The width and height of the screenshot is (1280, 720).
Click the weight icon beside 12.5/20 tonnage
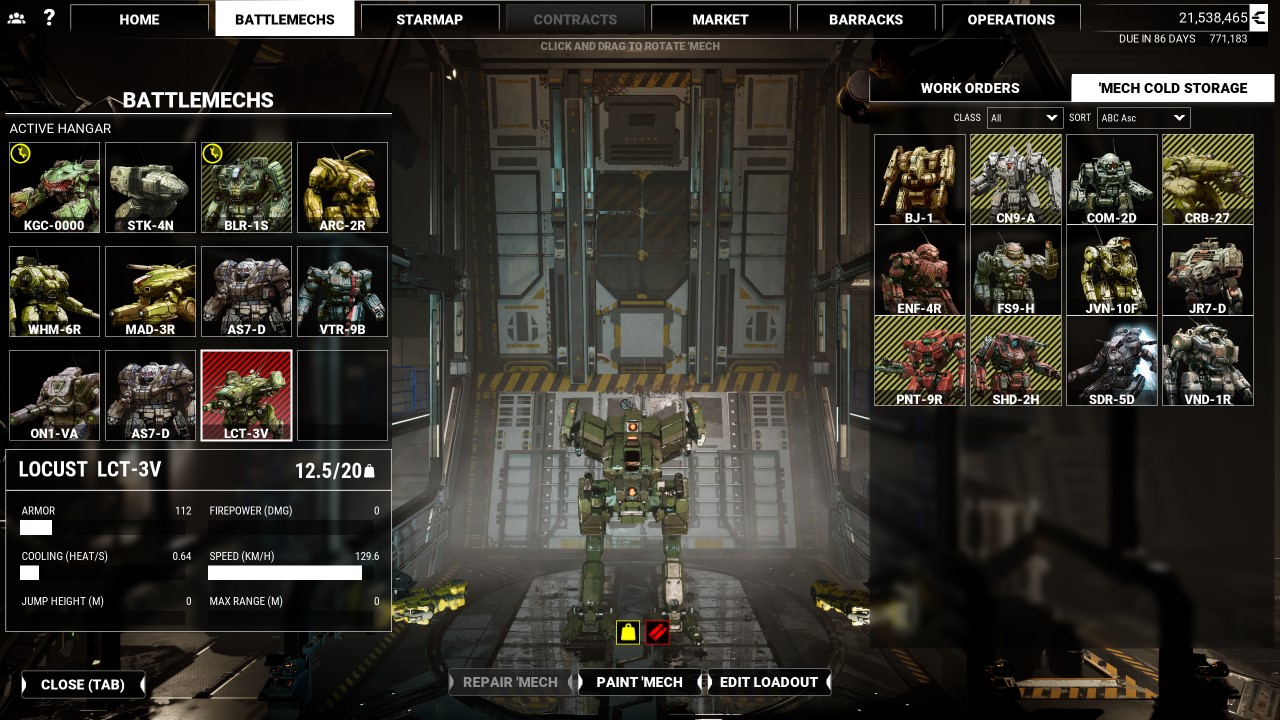tap(369, 468)
